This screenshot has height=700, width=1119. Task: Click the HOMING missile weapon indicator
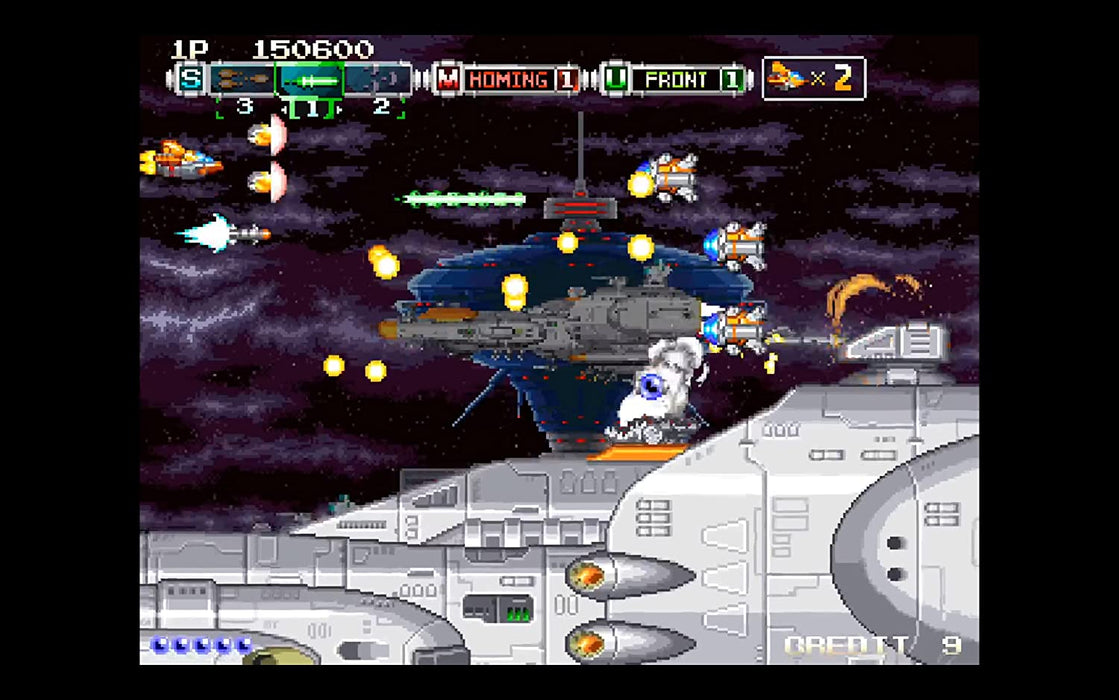[508, 79]
